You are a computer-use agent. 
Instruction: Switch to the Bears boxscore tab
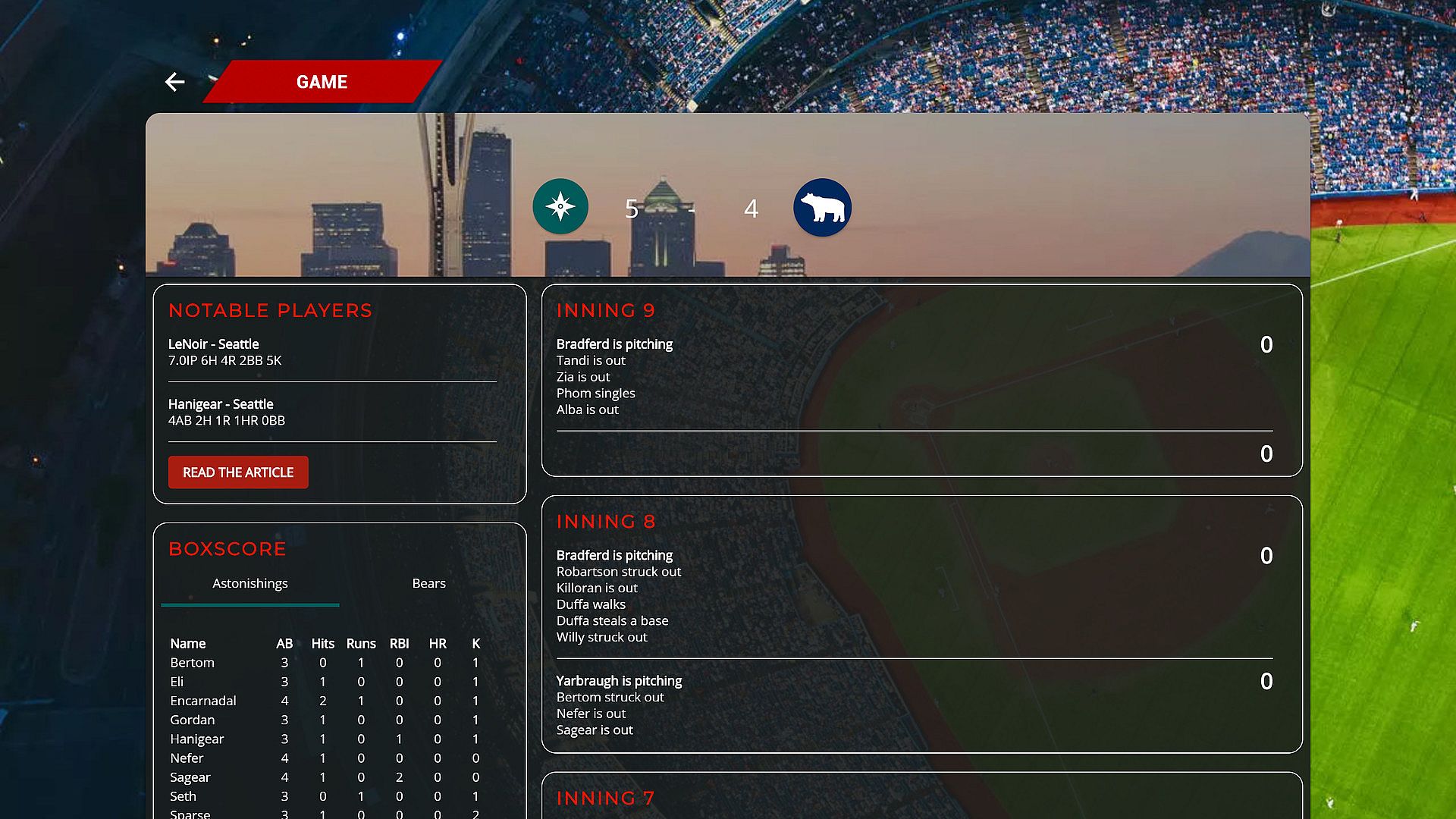pyautogui.click(x=428, y=583)
